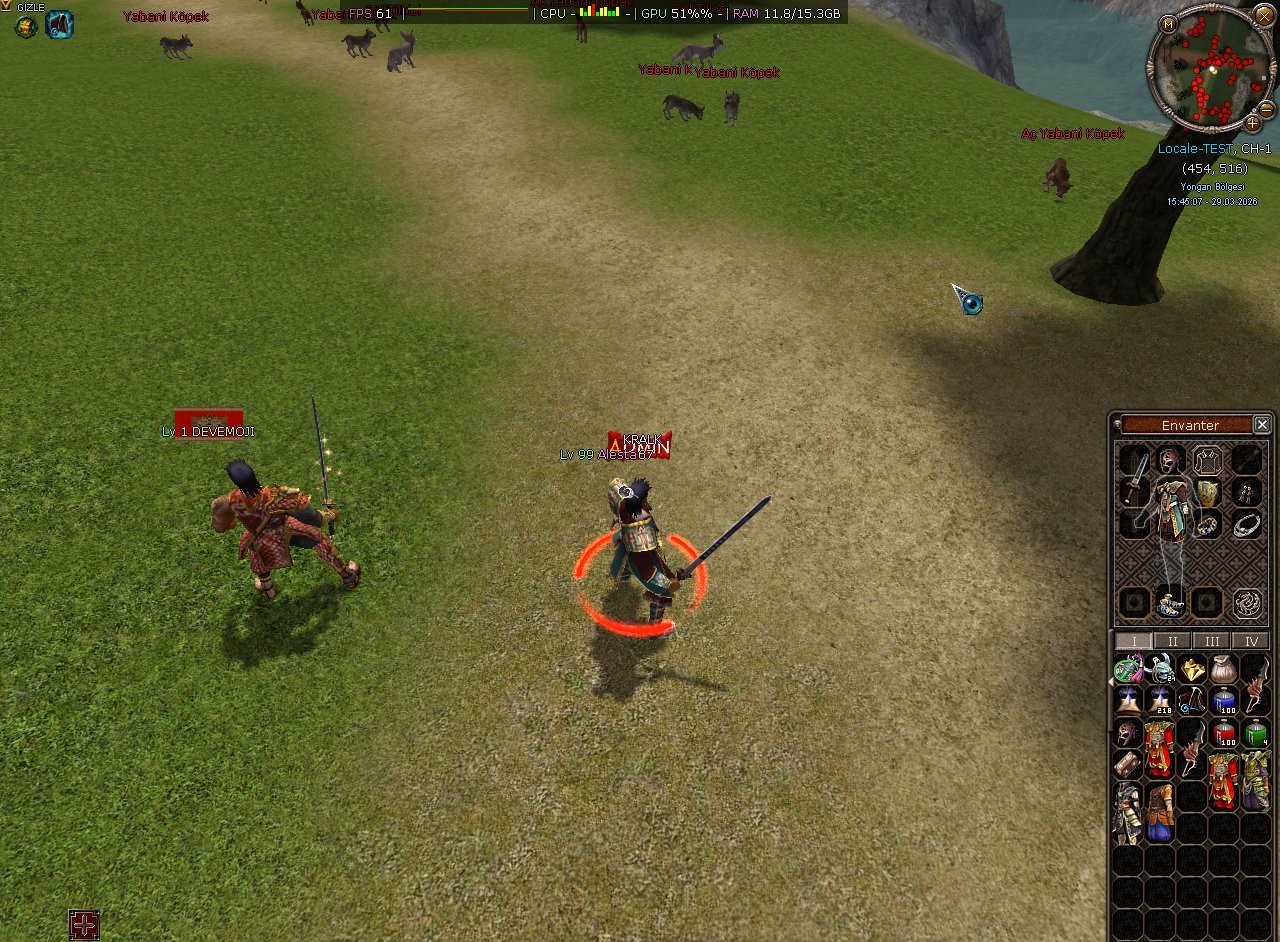
Task: Pick the cloth sack inventory item
Action: [1224, 668]
